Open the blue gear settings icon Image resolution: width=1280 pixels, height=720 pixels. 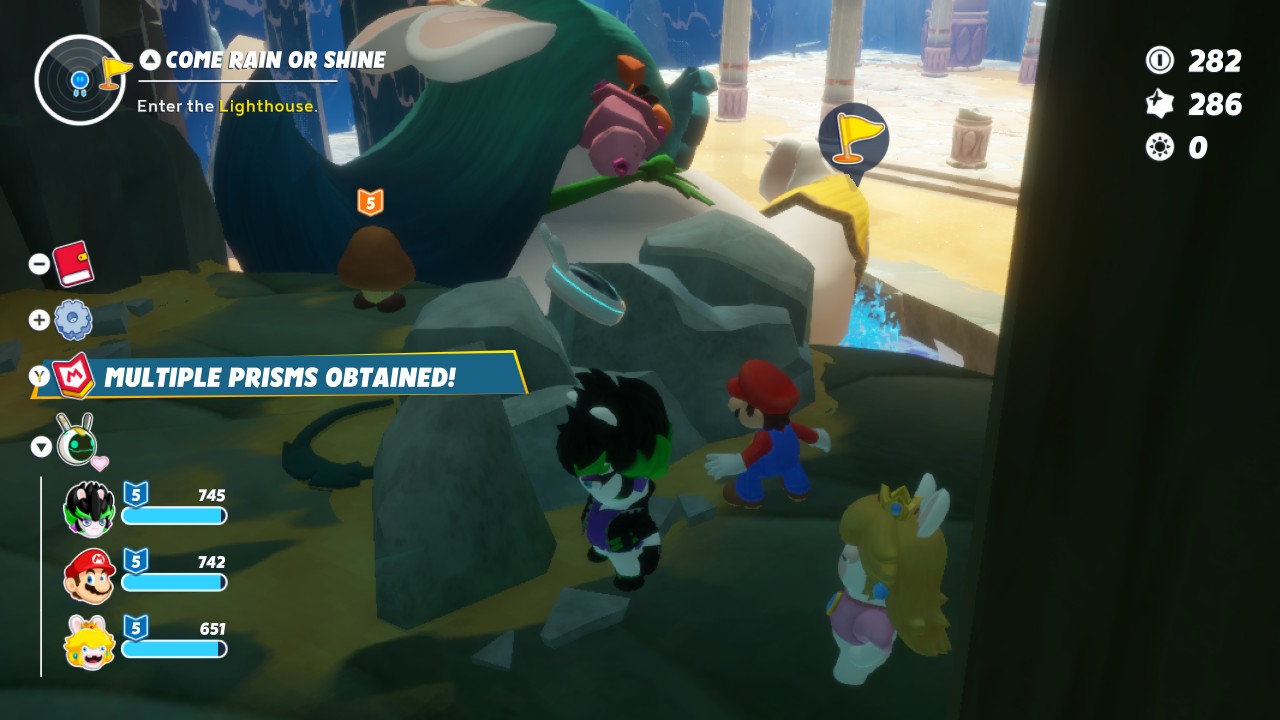coord(73,320)
